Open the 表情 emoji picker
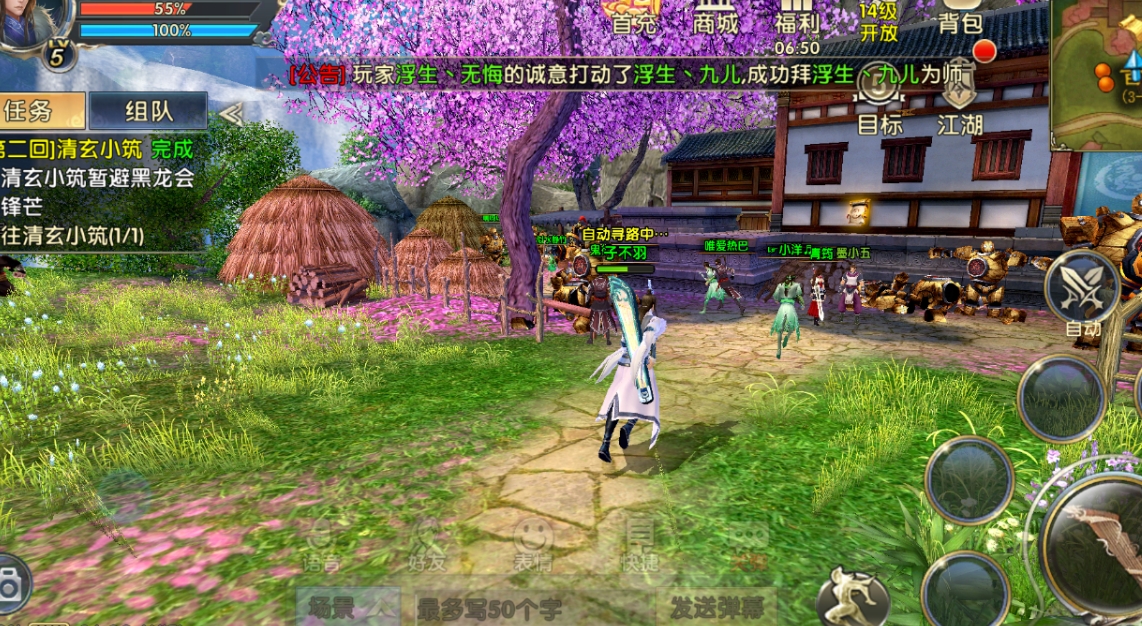The height and width of the screenshot is (626, 1142). 533,546
